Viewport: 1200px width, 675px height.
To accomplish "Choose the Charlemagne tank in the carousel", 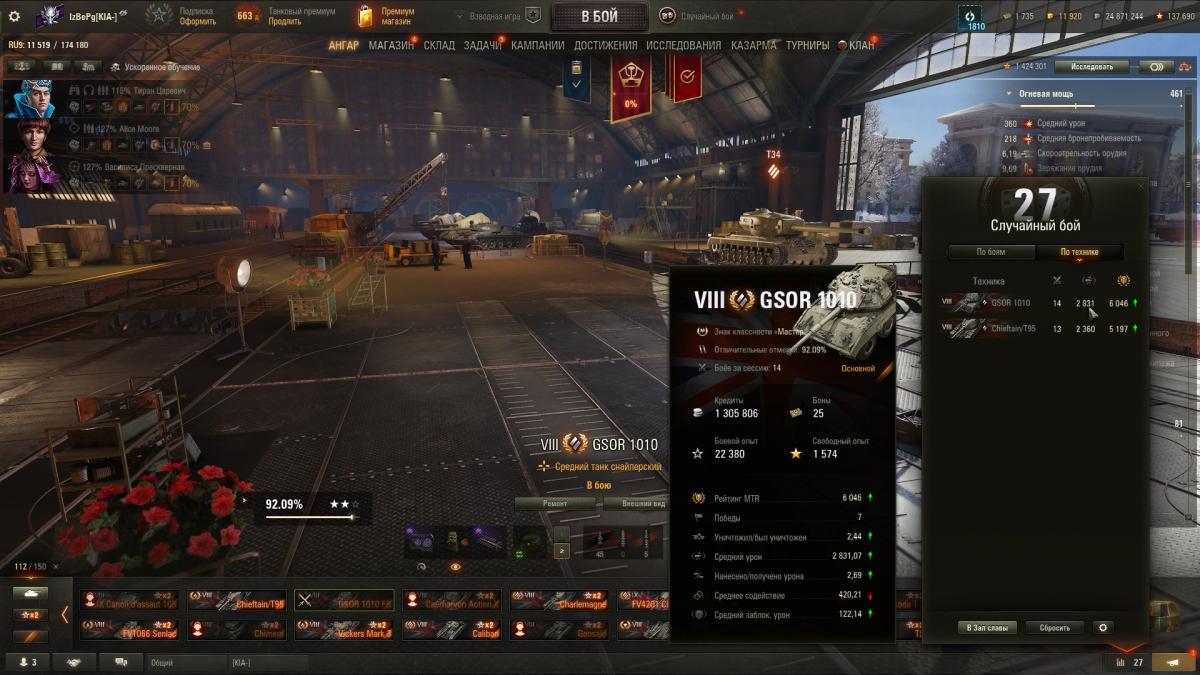I will (x=558, y=601).
